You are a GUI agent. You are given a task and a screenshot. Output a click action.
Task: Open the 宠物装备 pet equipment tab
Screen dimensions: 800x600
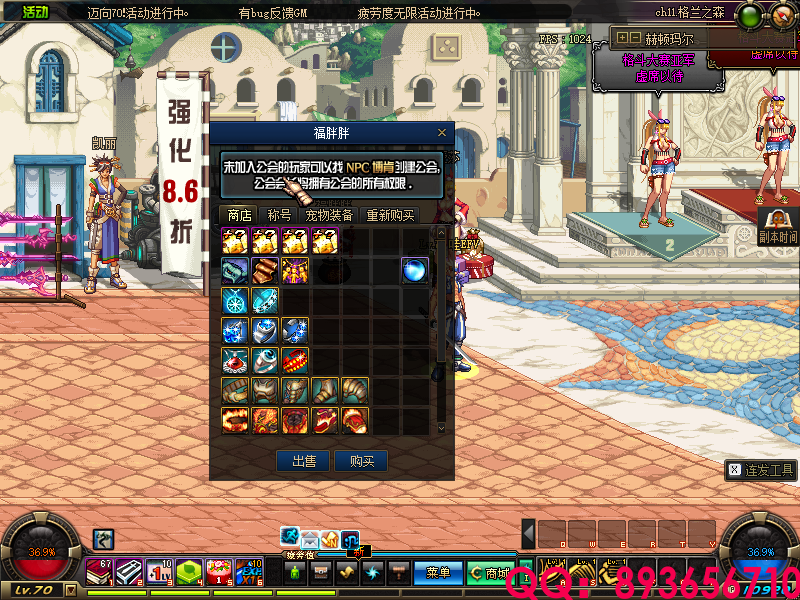point(328,215)
